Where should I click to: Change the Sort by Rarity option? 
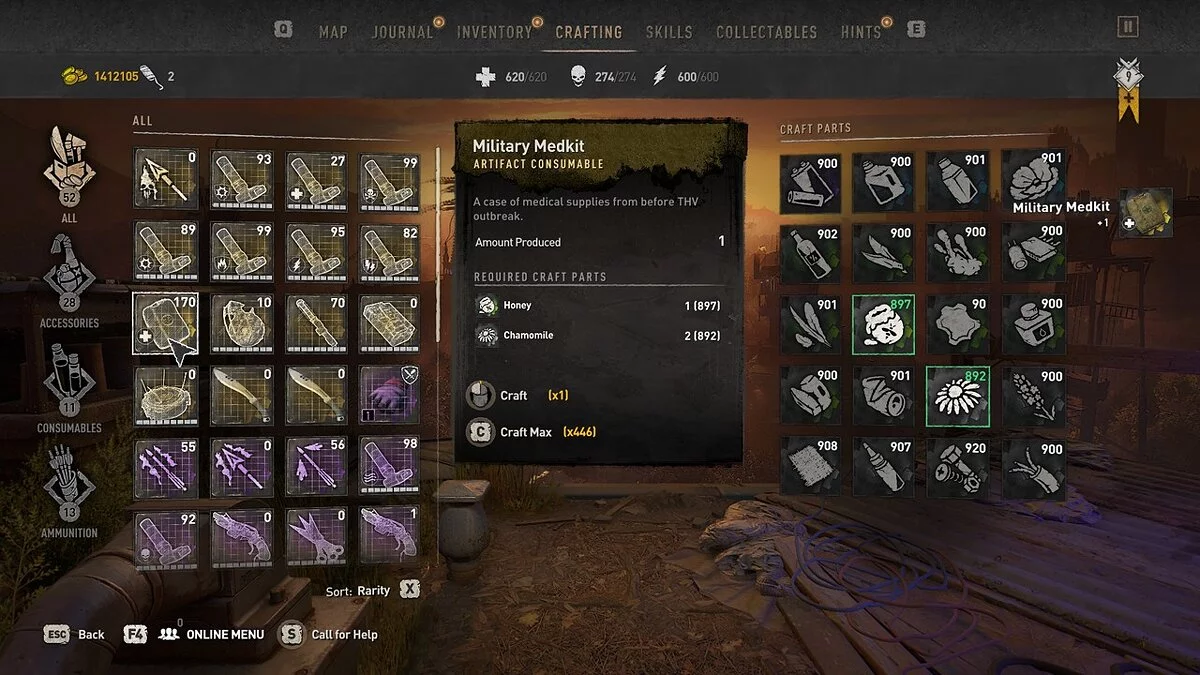coord(370,591)
